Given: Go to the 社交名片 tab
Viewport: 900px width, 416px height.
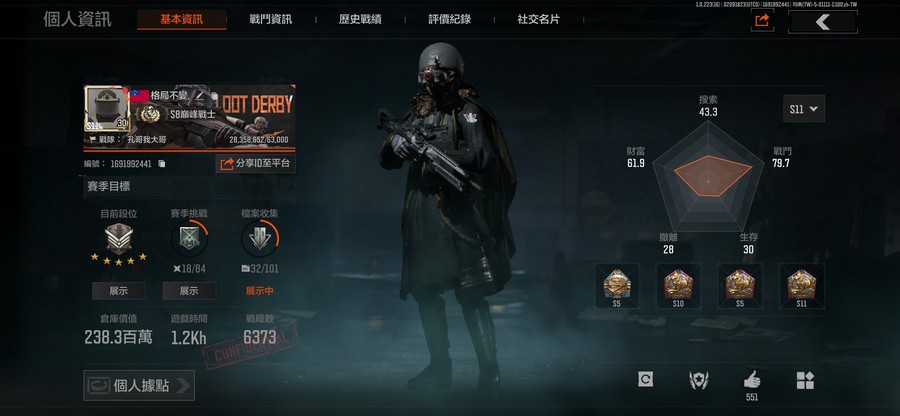Looking at the screenshot, I should click(538, 19).
